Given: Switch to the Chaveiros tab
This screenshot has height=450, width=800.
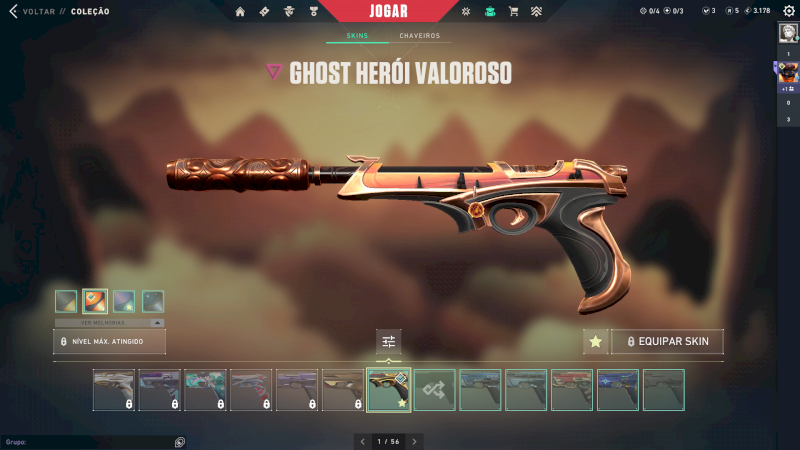Looking at the screenshot, I should click(x=419, y=36).
